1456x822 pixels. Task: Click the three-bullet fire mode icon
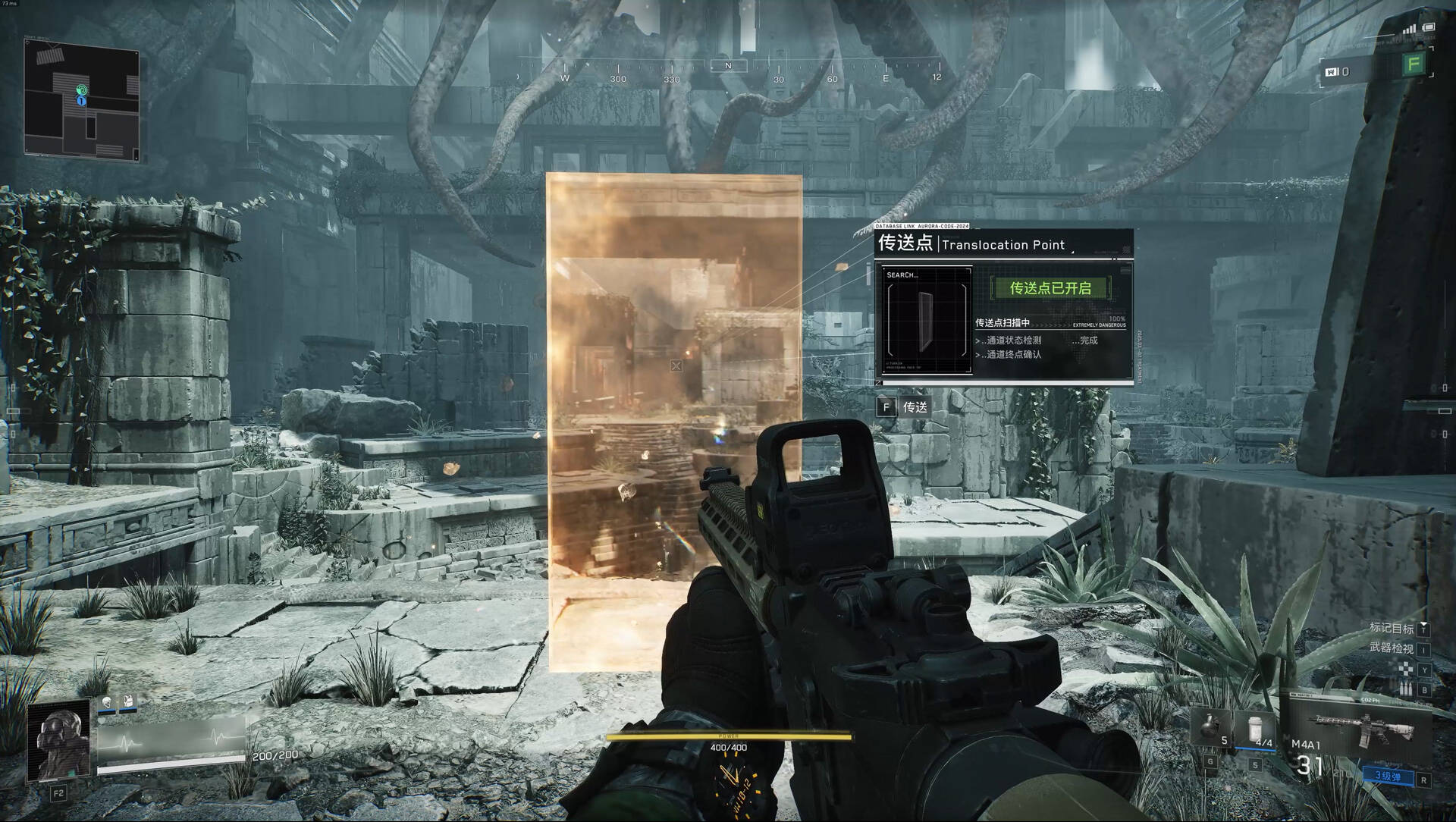(1405, 689)
